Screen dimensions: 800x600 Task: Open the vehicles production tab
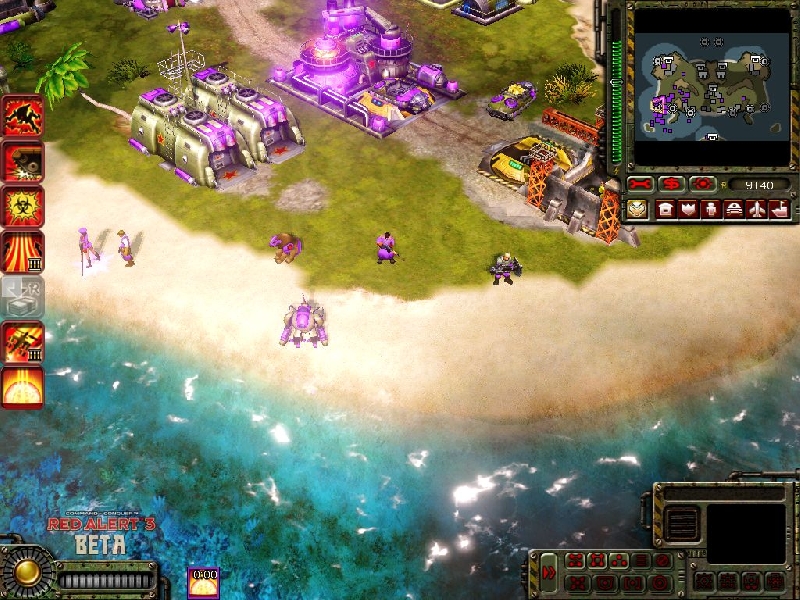pyautogui.click(x=734, y=209)
